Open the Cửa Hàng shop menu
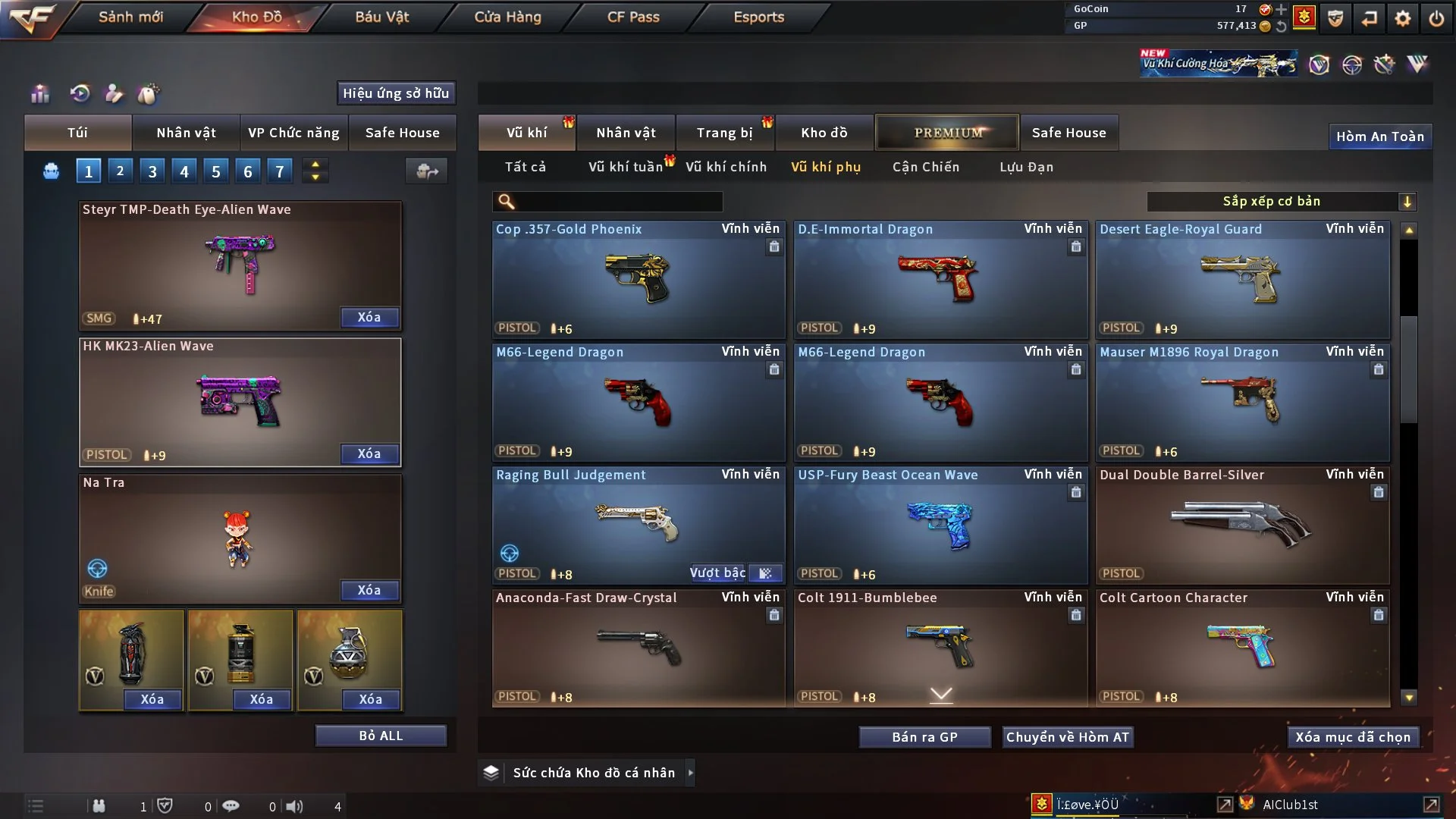 [507, 17]
